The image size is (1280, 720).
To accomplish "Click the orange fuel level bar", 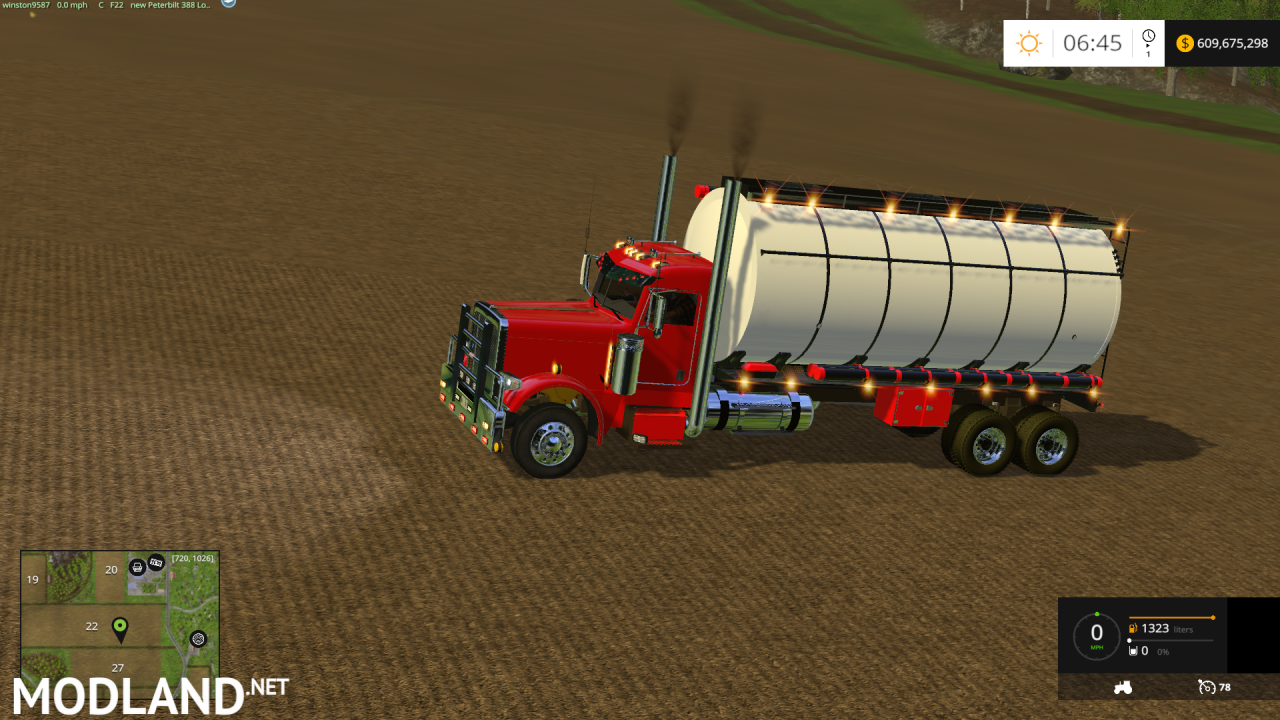I will (x=1171, y=617).
